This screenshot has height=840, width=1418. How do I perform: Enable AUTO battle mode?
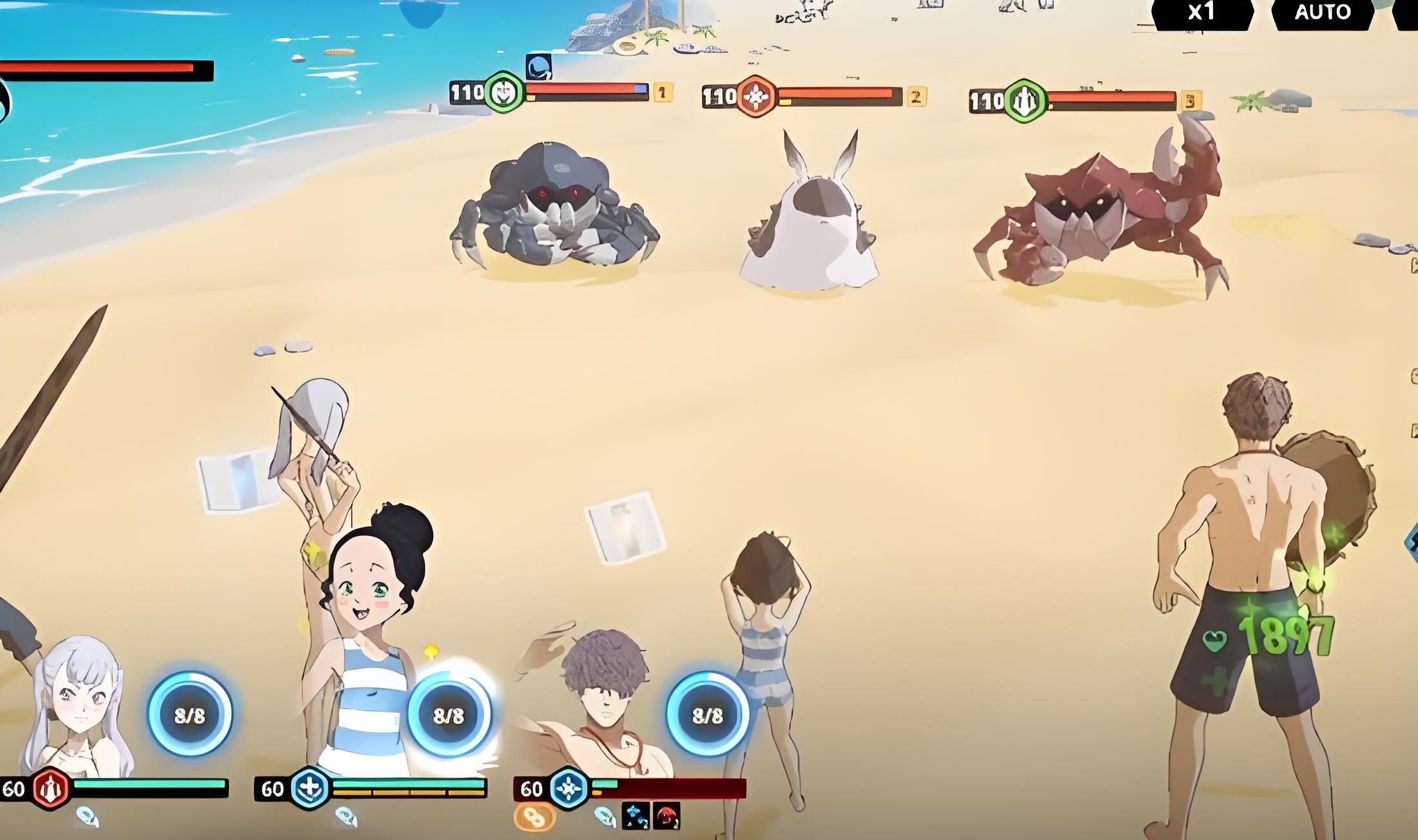click(1322, 13)
